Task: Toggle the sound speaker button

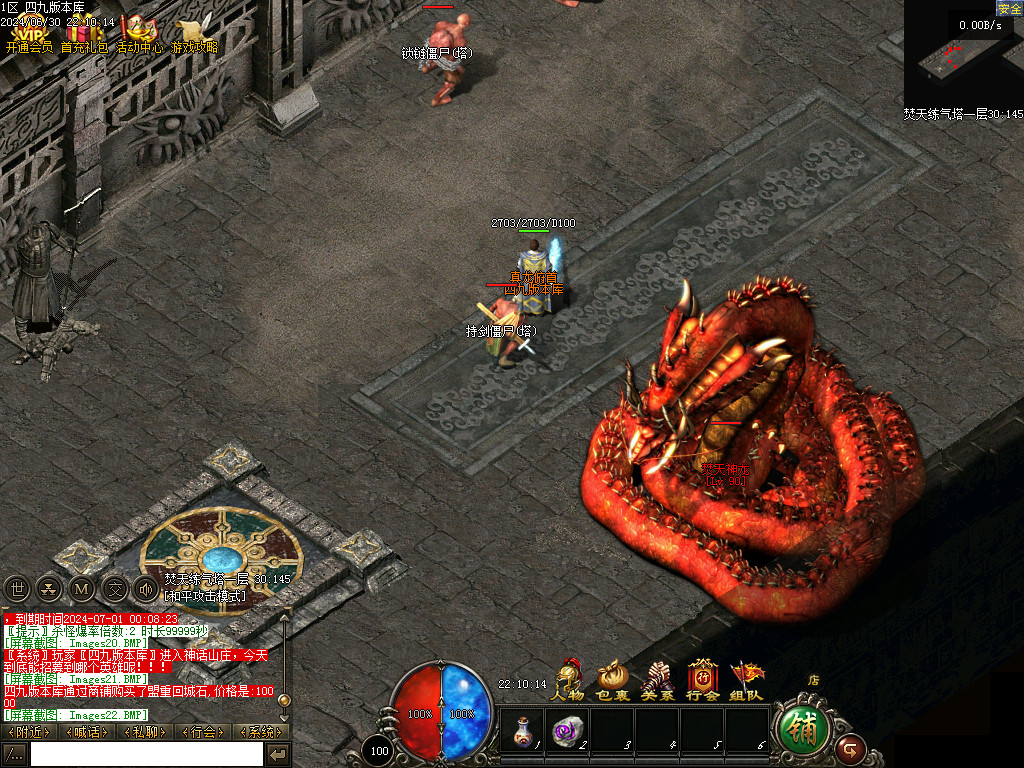Action: [146, 589]
